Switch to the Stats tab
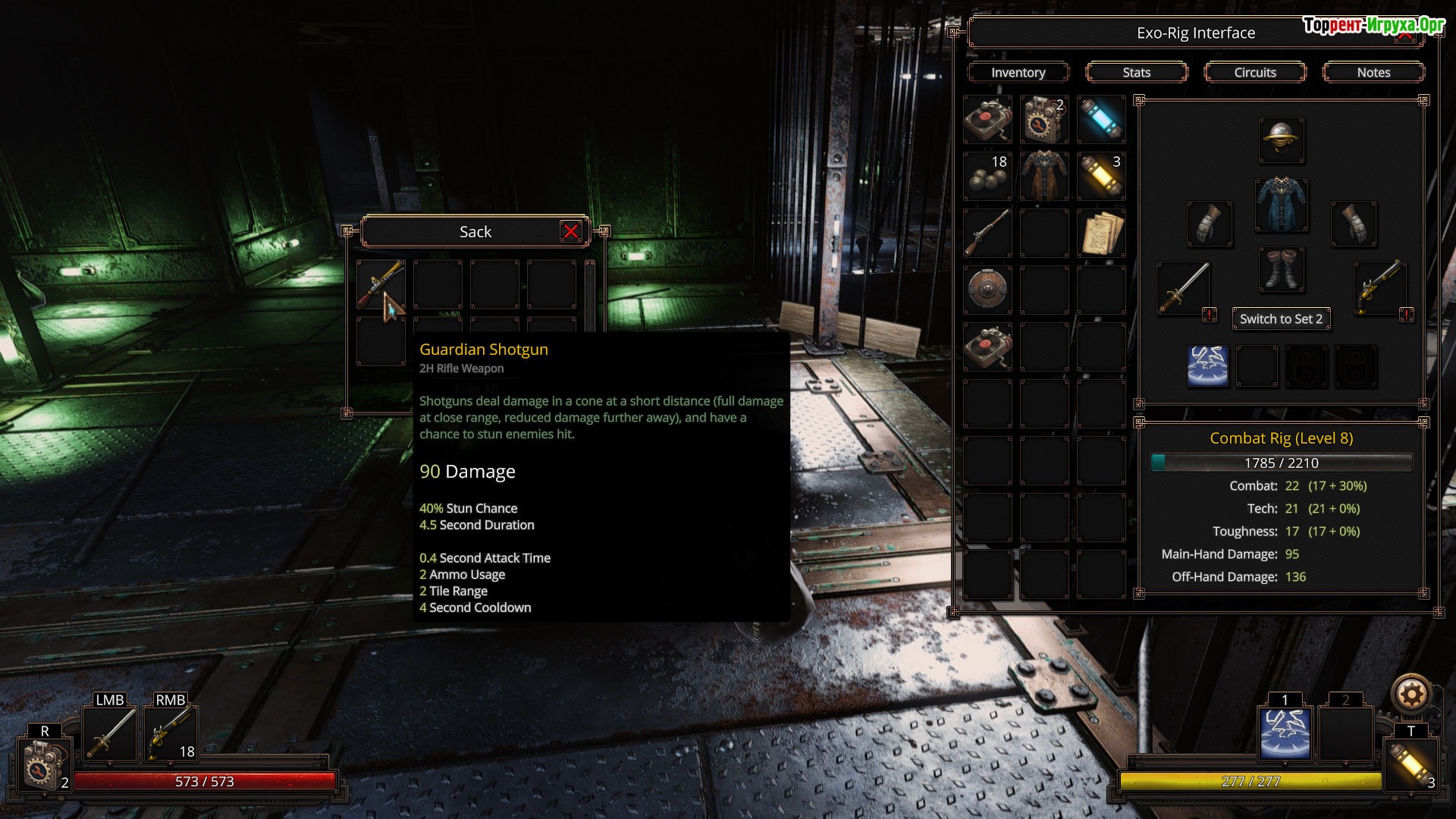This screenshot has height=819, width=1456. [x=1136, y=72]
